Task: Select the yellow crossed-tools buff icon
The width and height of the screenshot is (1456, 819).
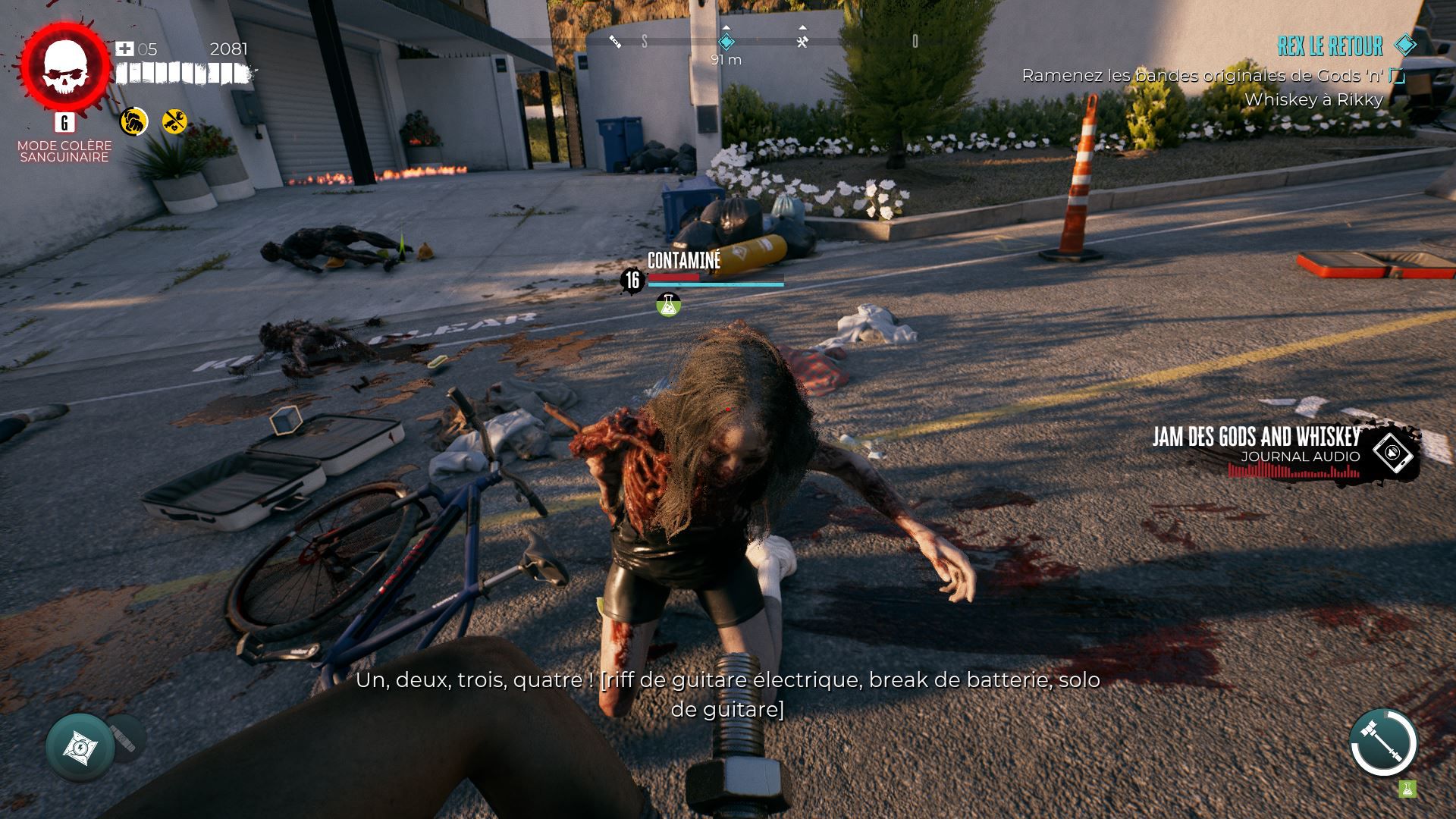Action: 175,121
